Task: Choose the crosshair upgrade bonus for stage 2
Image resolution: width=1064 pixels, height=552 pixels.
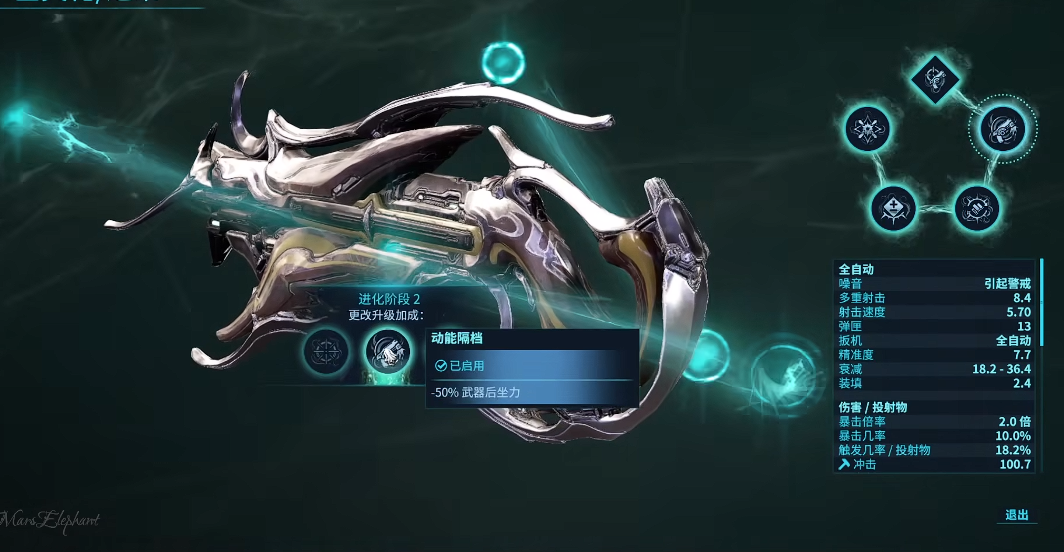Action: [x=329, y=351]
